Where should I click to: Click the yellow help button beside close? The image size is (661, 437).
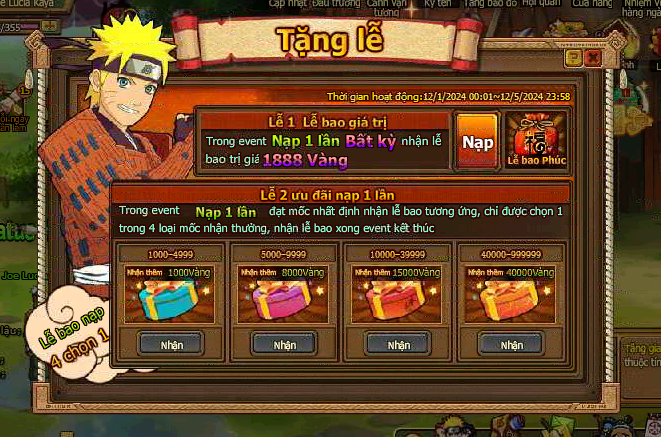(573, 59)
